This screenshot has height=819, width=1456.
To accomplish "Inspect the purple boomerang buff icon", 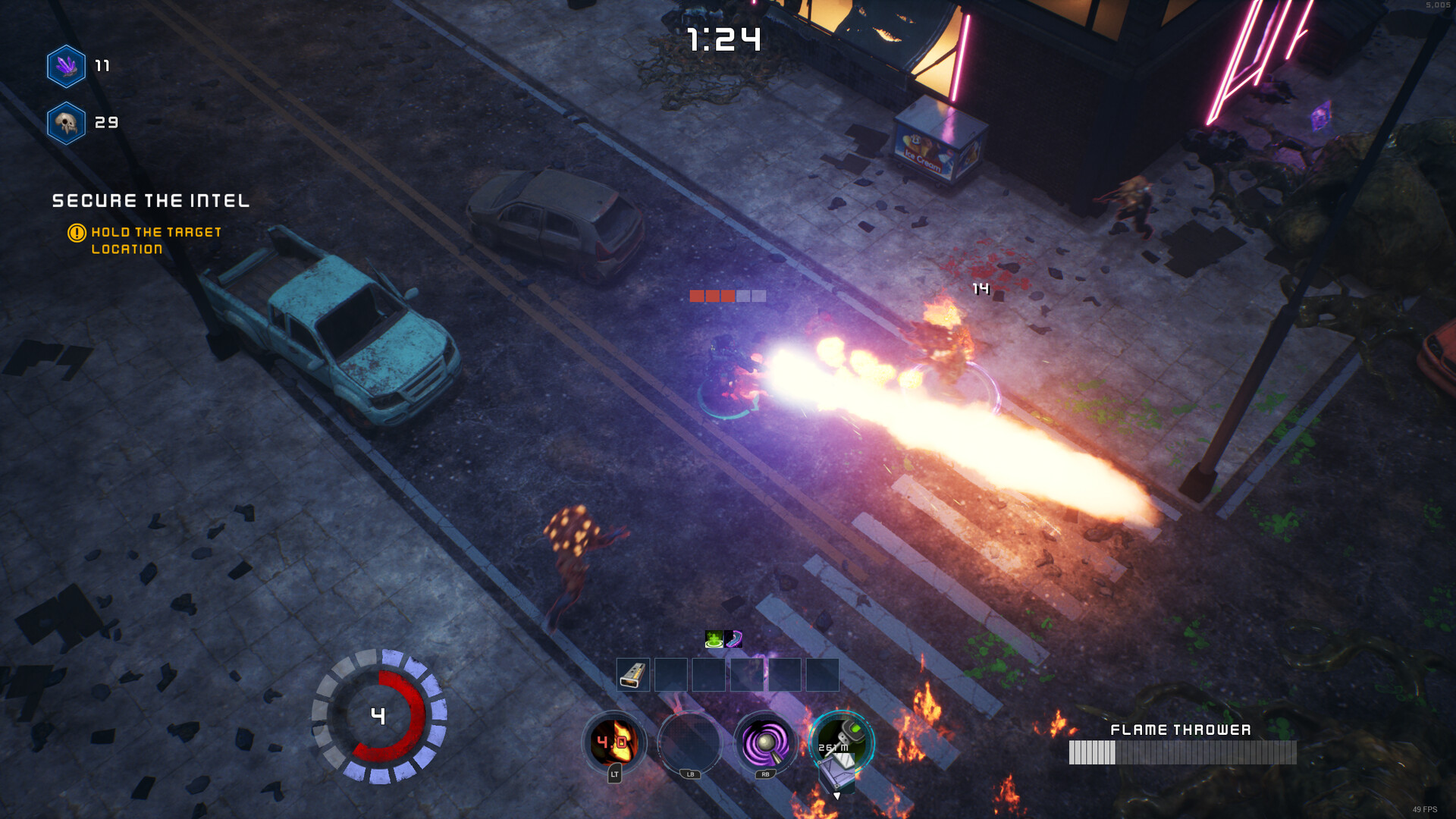I will point(733,639).
